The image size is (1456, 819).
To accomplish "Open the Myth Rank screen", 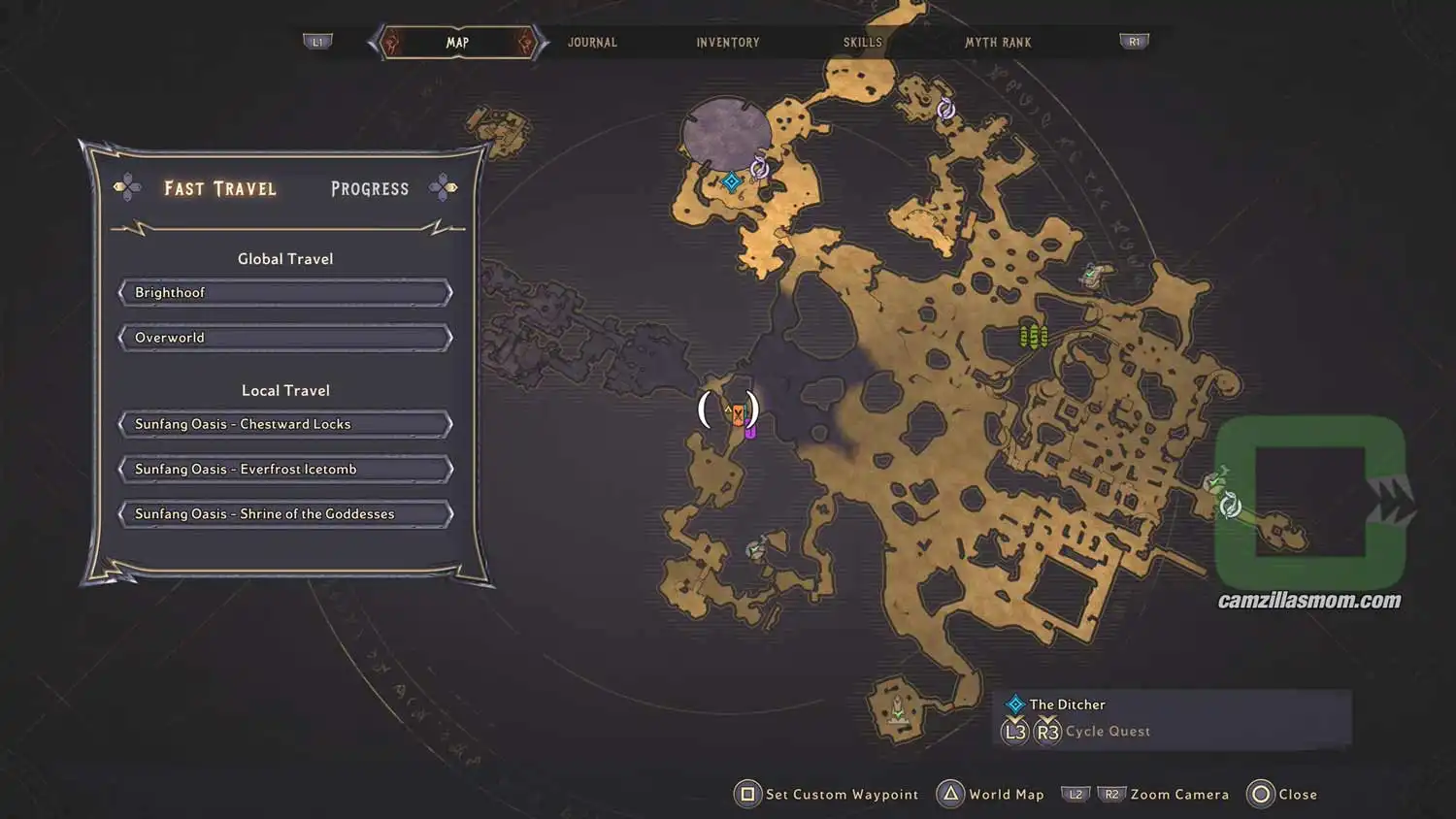I will pyautogui.click(x=998, y=42).
